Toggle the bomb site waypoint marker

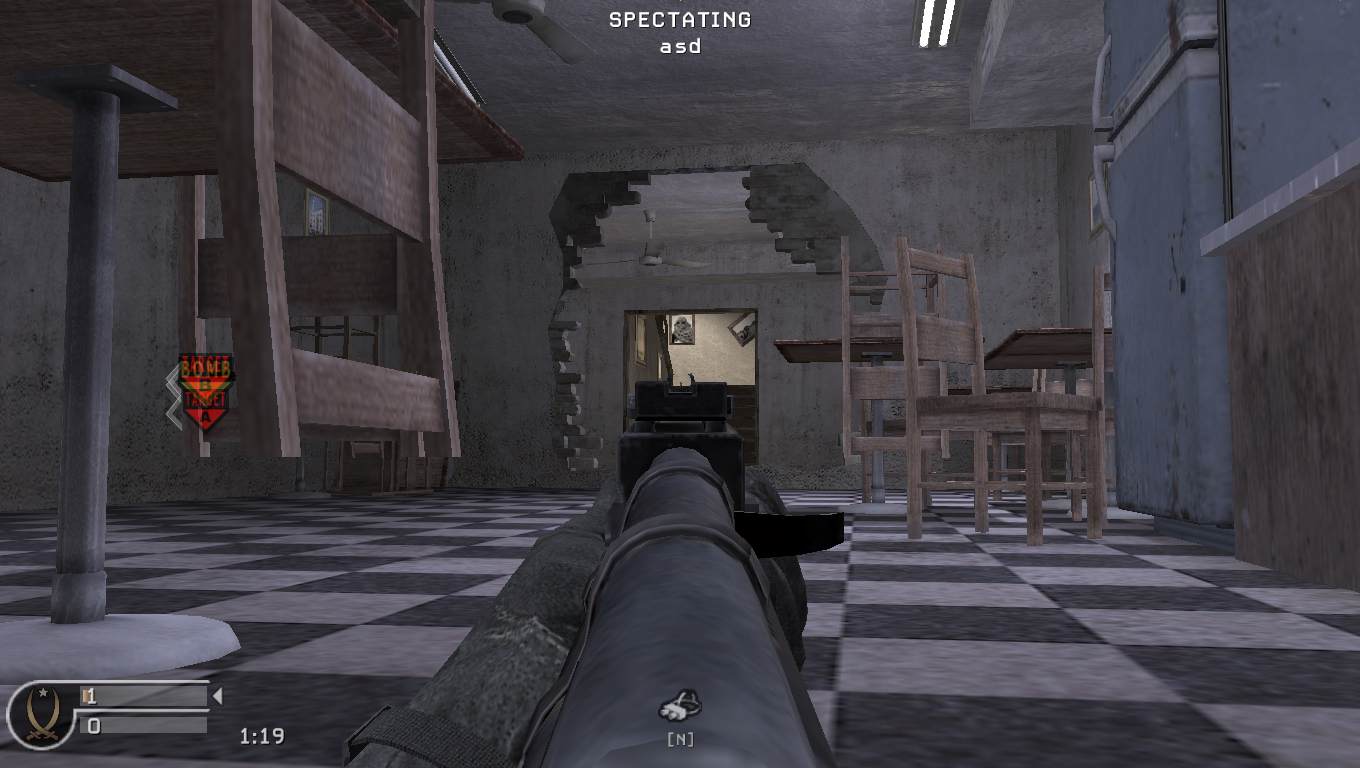coord(207,394)
